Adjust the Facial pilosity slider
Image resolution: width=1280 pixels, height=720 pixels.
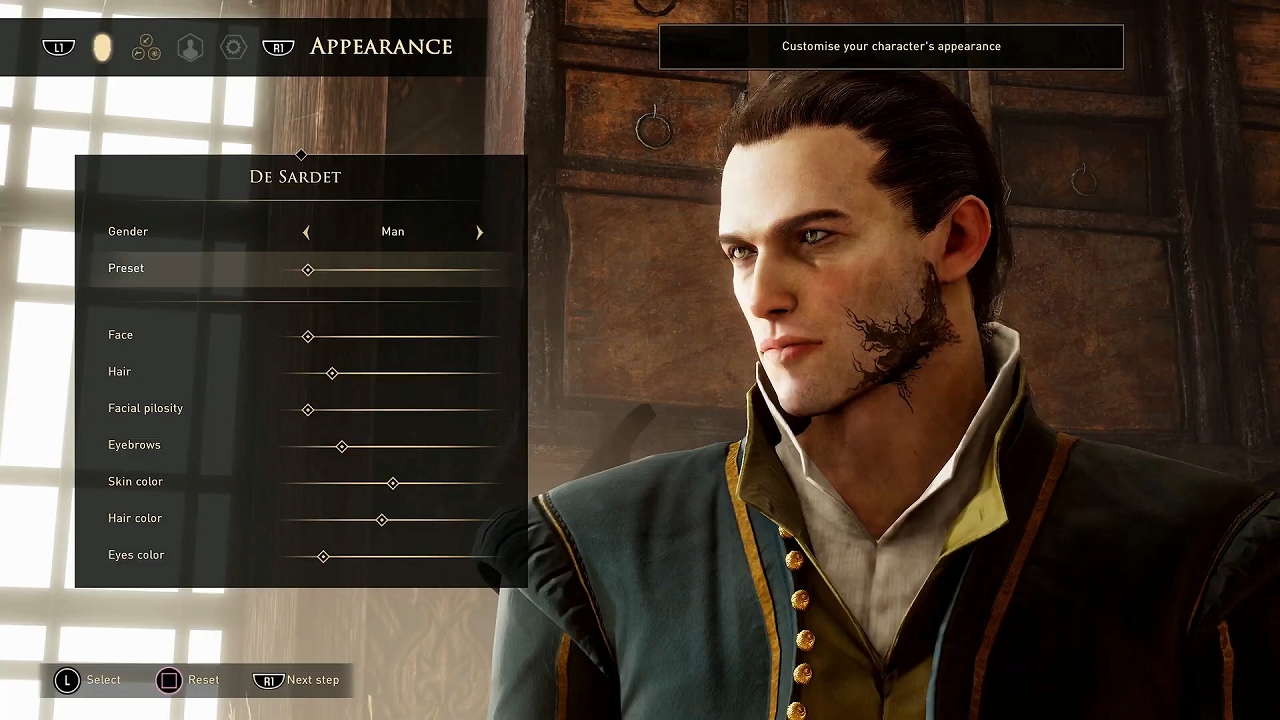point(308,410)
